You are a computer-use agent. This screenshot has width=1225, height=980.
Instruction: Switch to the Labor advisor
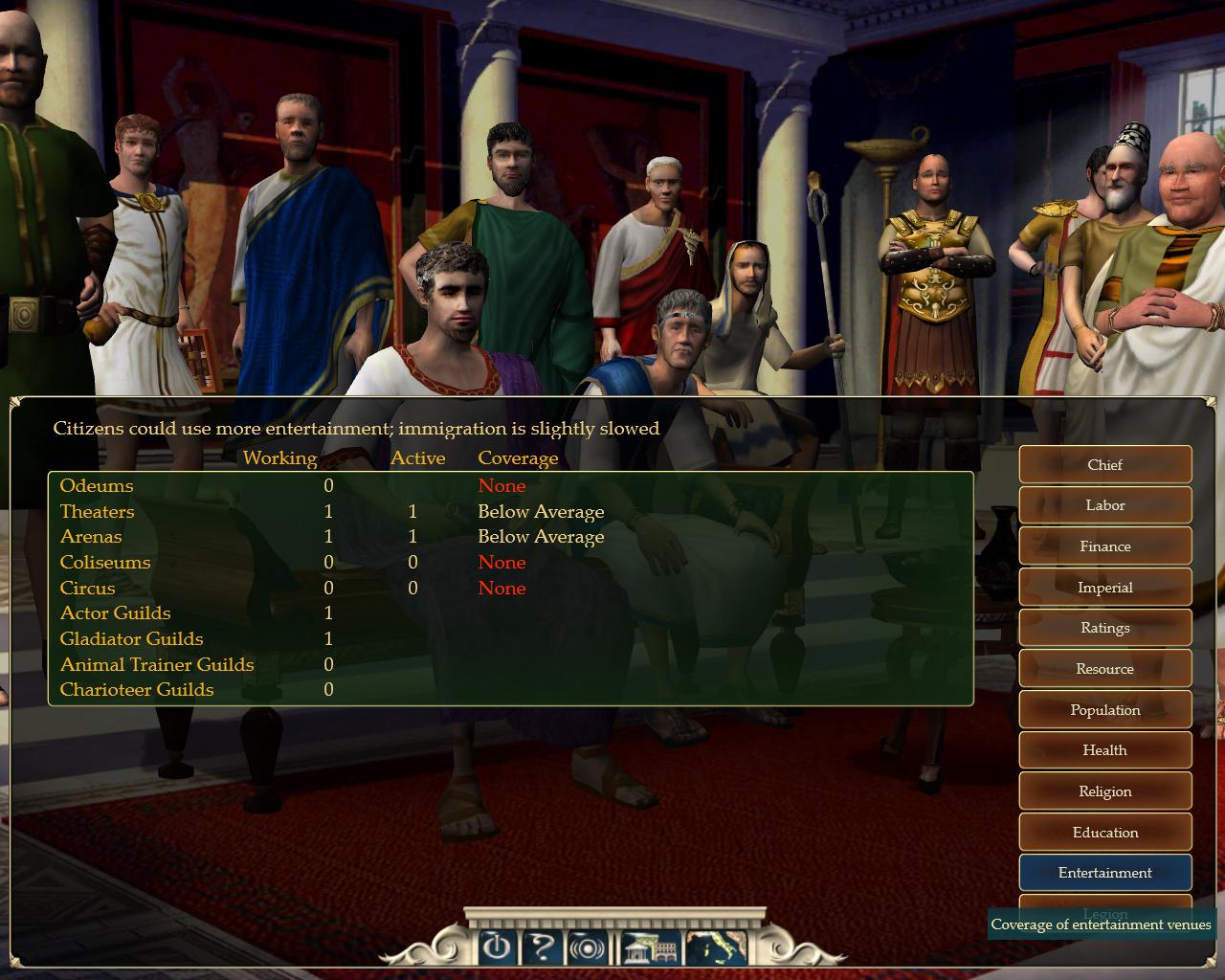click(x=1104, y=505)
